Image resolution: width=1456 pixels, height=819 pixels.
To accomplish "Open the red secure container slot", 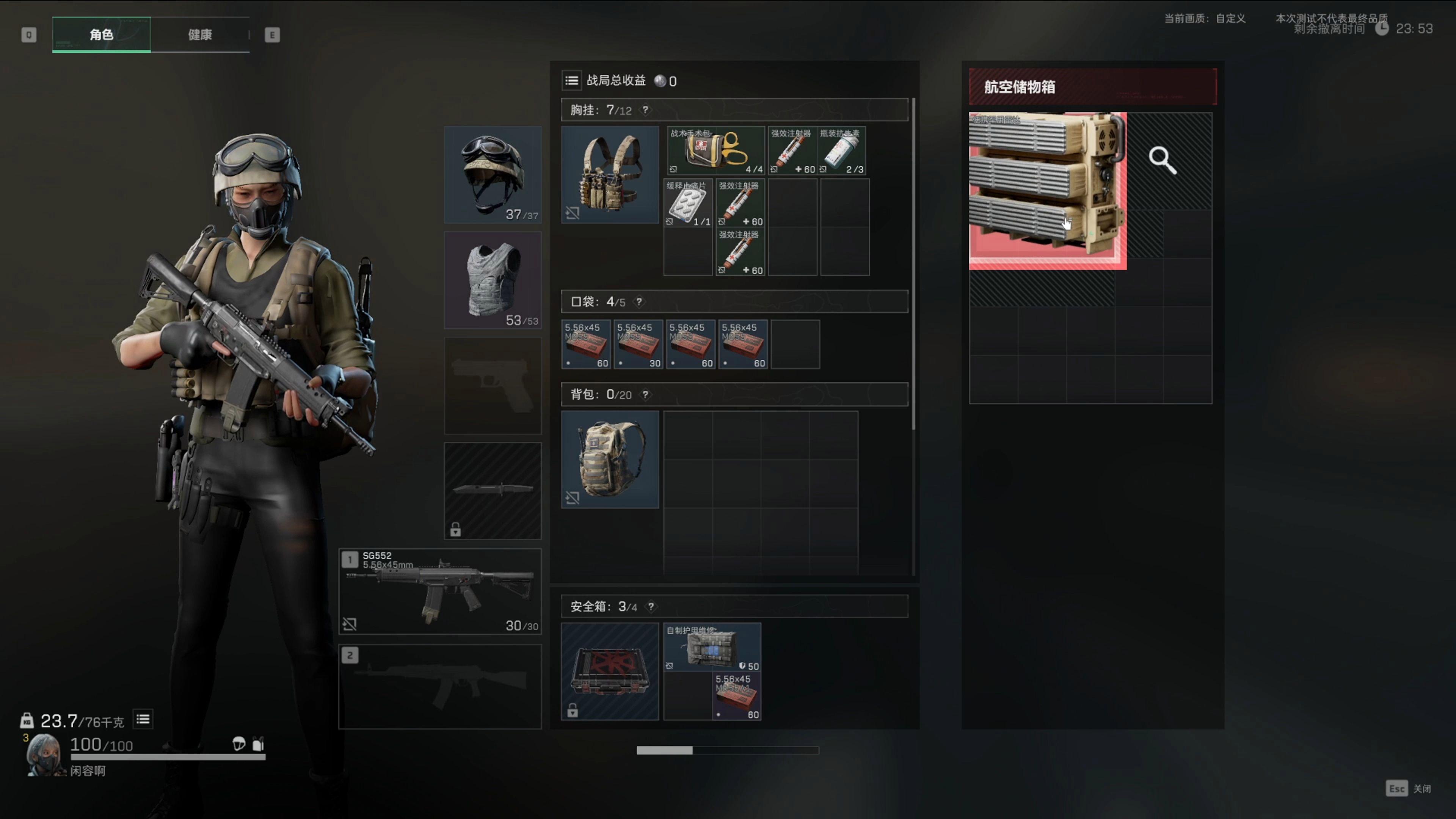I will point(609,672).
